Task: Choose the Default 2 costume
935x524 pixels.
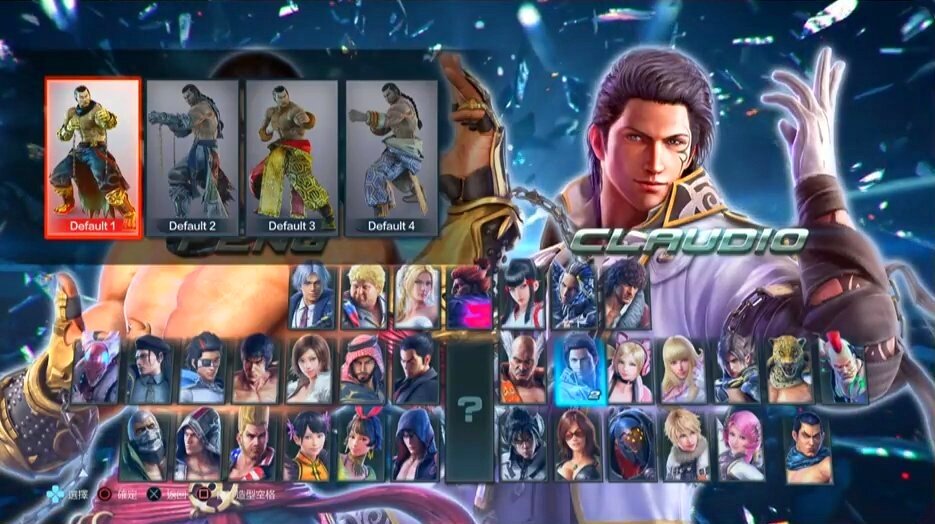Action: point(192,157)
